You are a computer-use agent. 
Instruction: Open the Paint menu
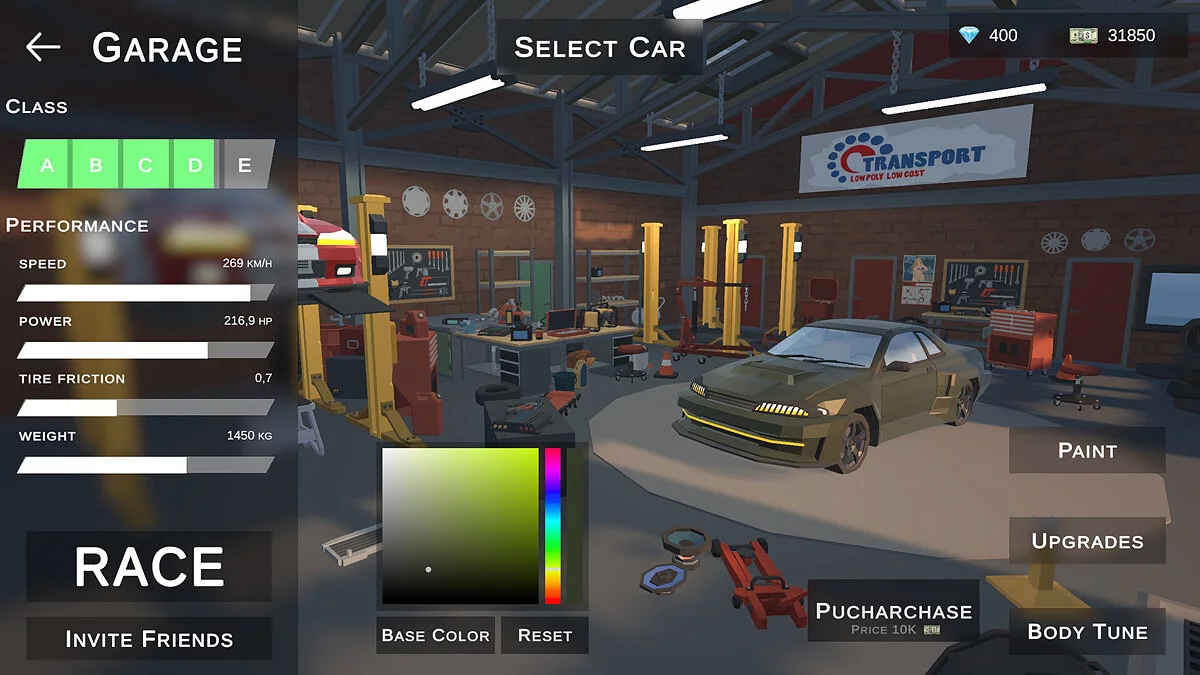(x=1087, y=451)
